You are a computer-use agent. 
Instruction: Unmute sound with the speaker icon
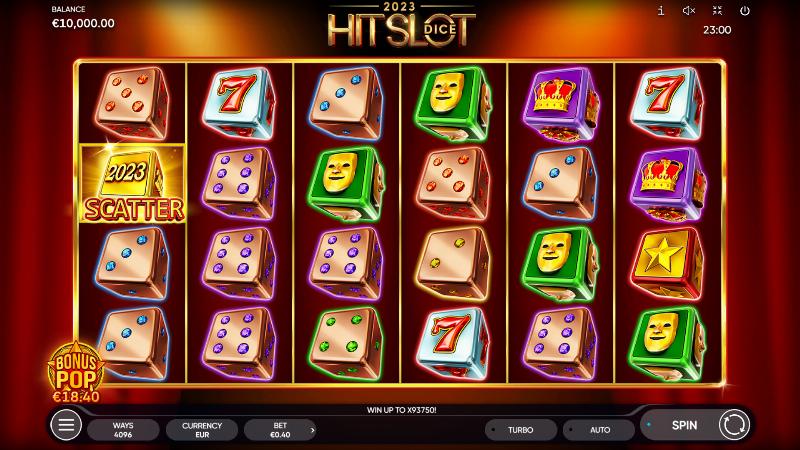(x=689, y=10)
